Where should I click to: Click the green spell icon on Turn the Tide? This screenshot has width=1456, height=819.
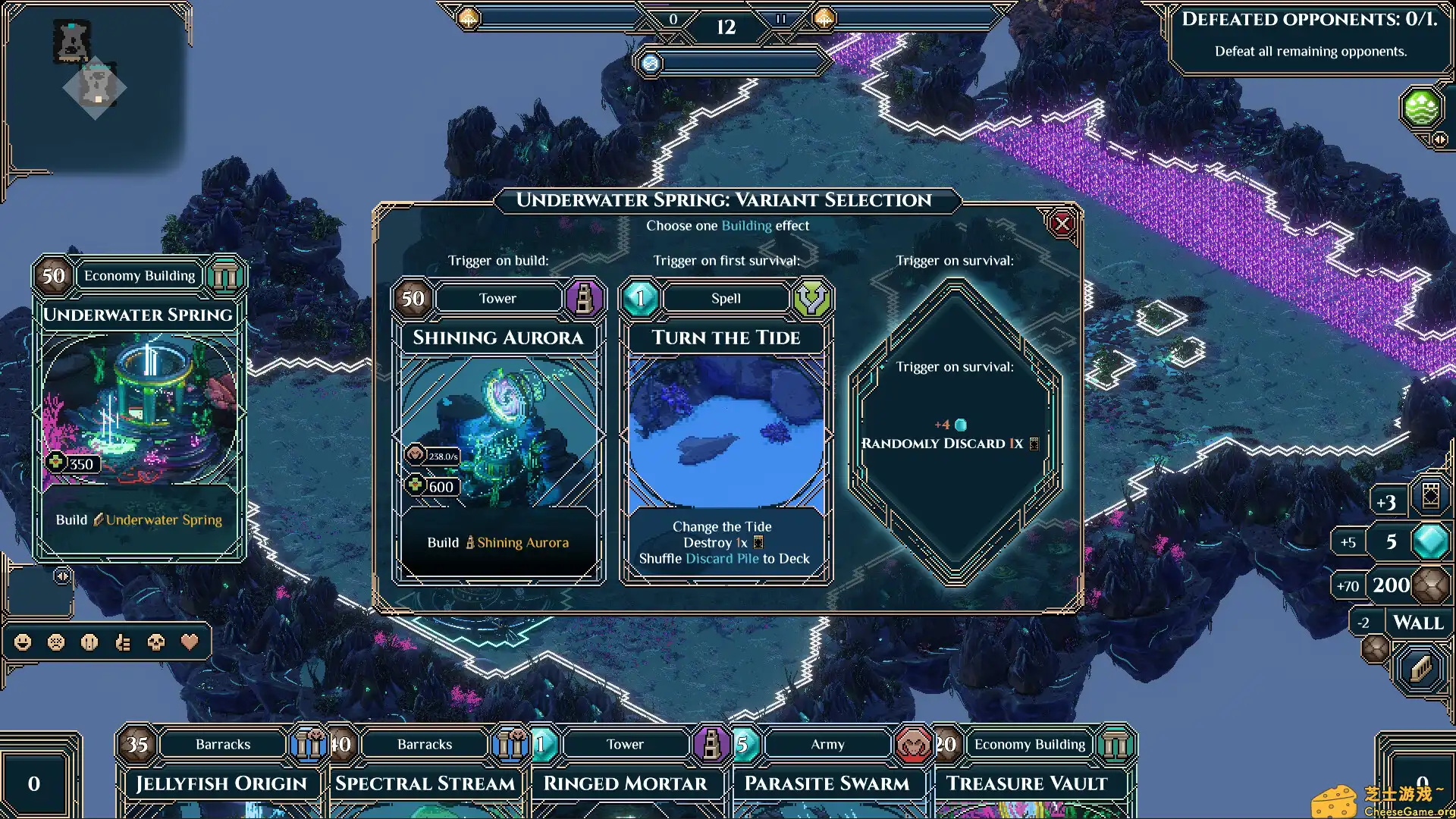(811, 298)
